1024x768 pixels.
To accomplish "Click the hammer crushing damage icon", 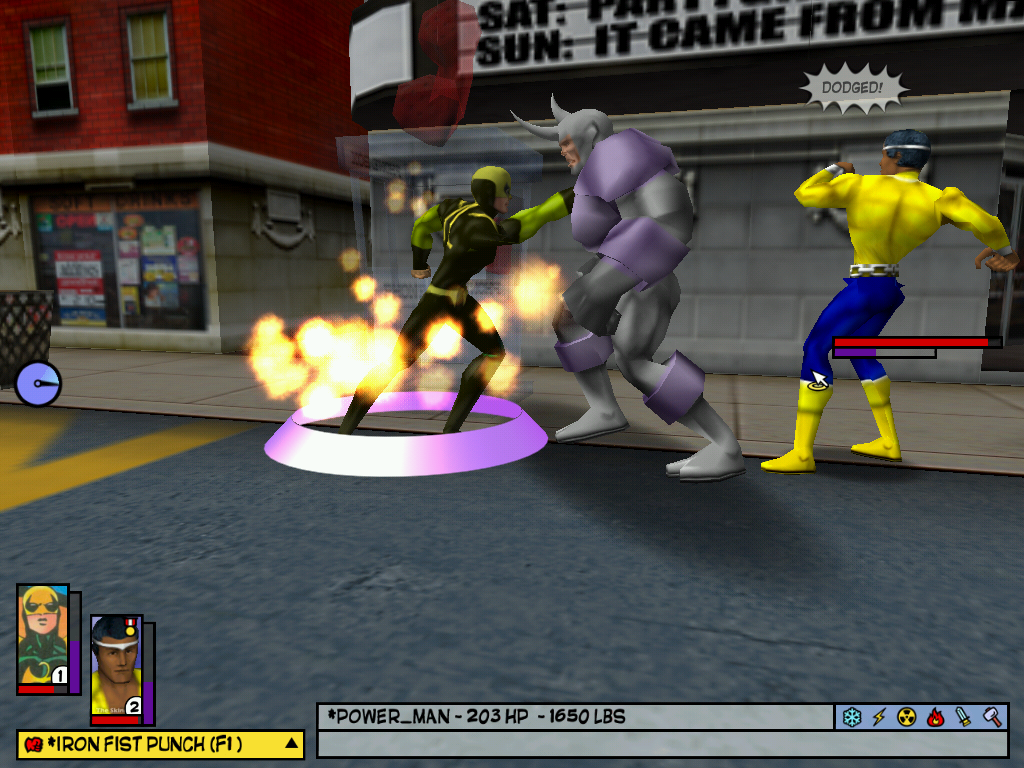I will tap(991, 717).
